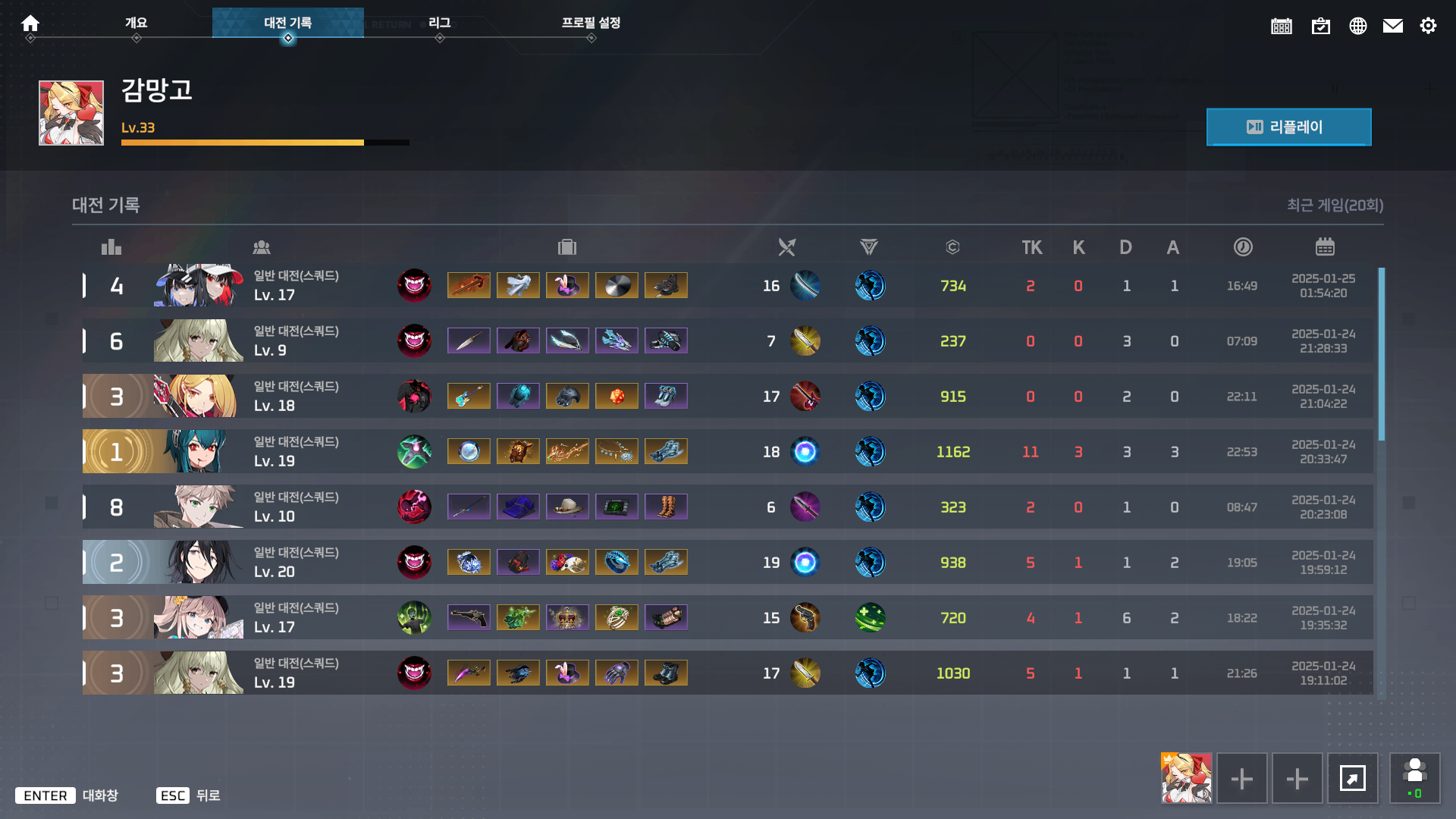Click the squad members column icon
The image size is (1456, 819).
[262, 246]
